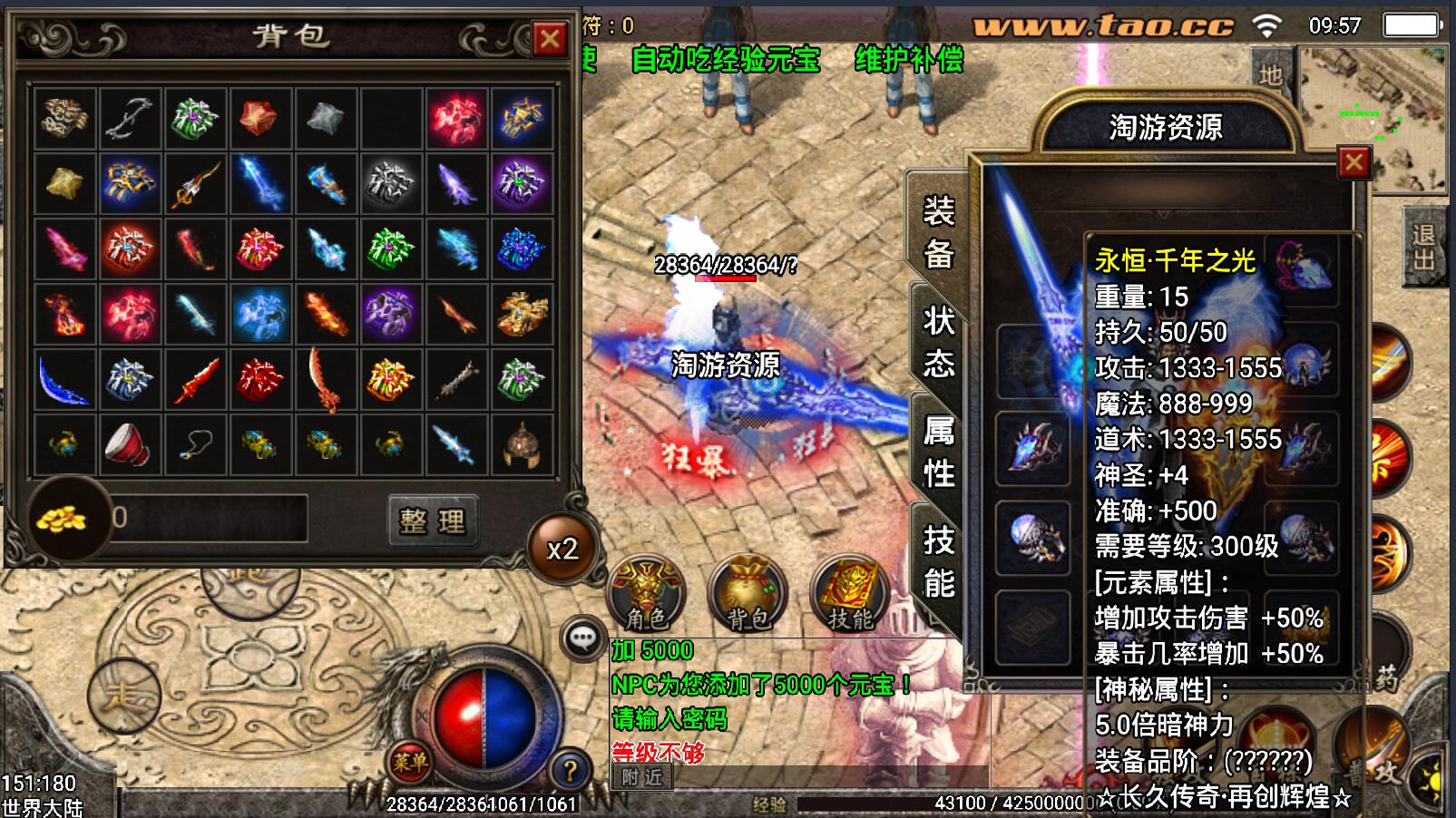Show the 属性 attributes tab

click(x=938, y=451)
